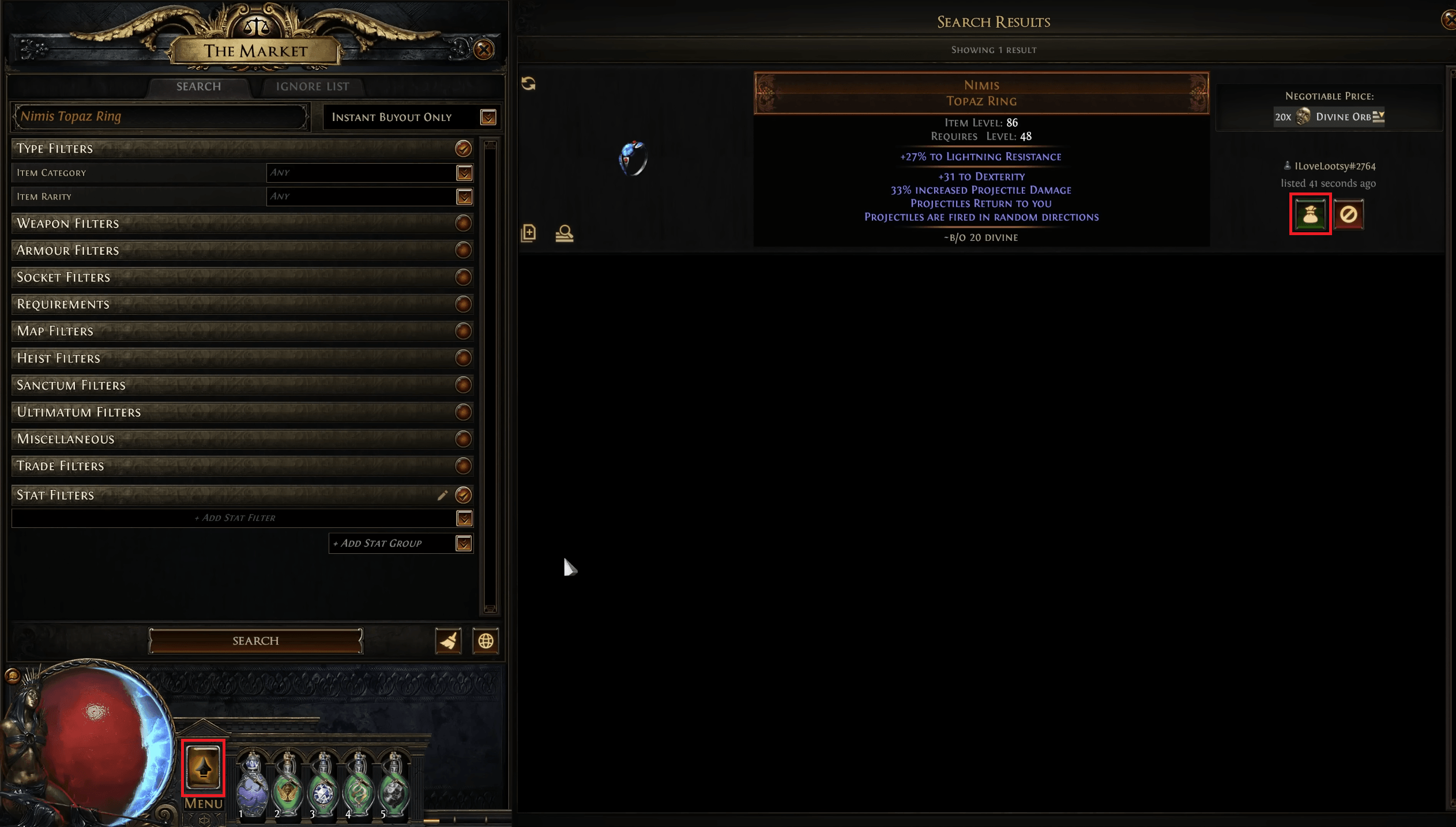Clear all filters with the broom icon
Image resolution: width=1456 pixels, height=827 pixels.
click(x=447, y=640)
